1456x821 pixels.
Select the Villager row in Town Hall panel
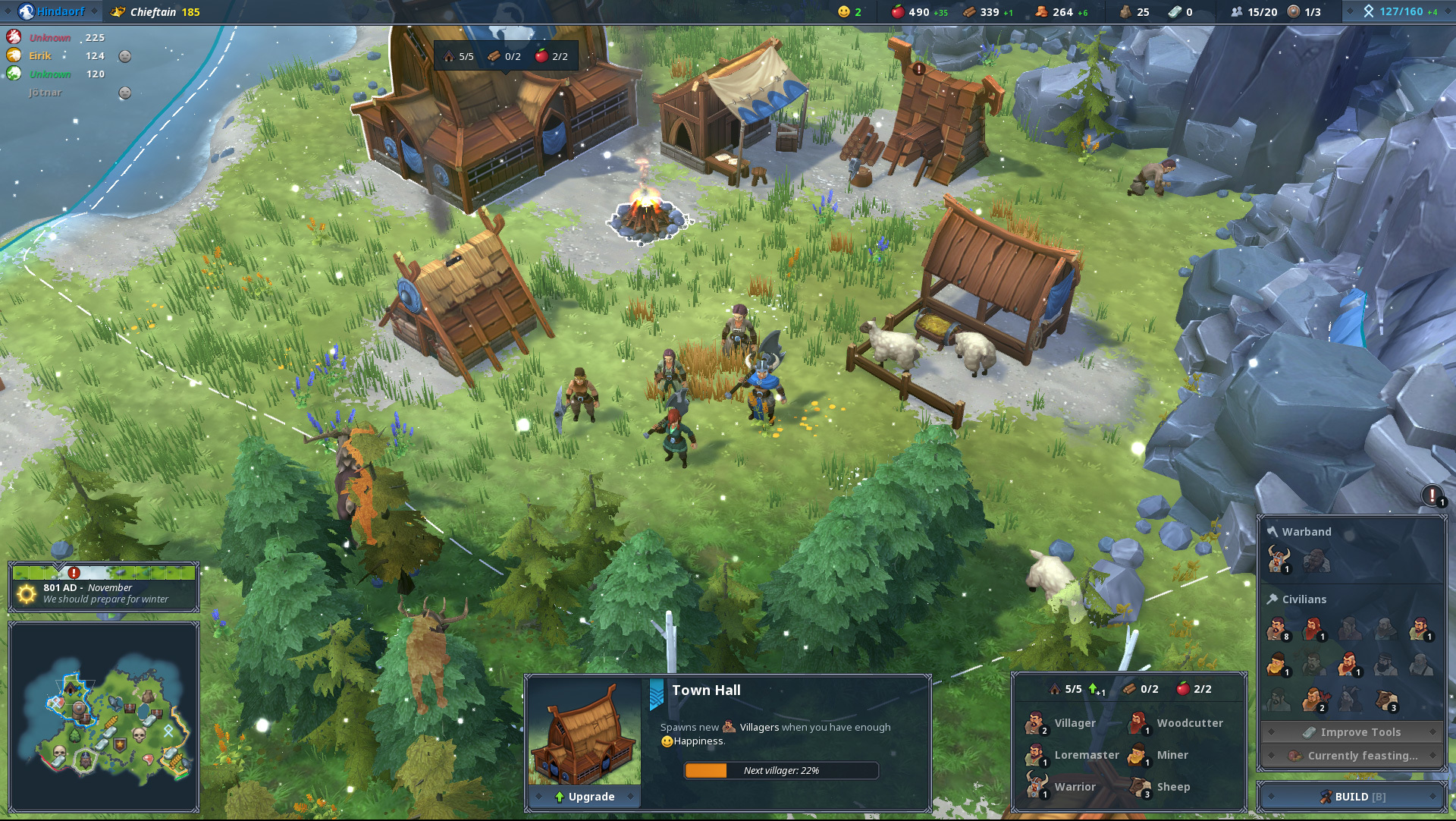(x=1063, y=724)
